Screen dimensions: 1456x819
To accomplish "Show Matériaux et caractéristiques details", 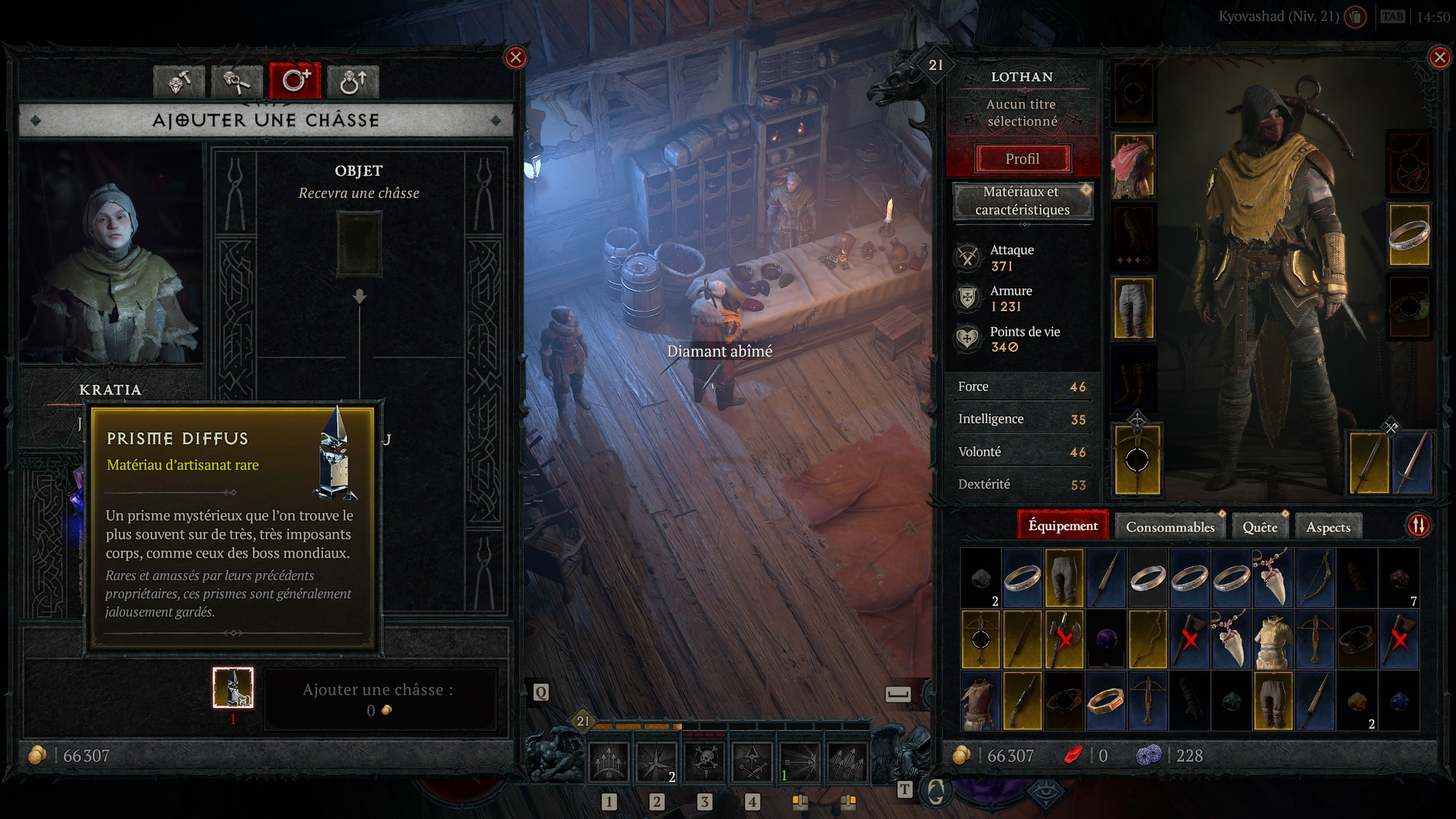I will pyautogui.click(x=1022, y=201).
